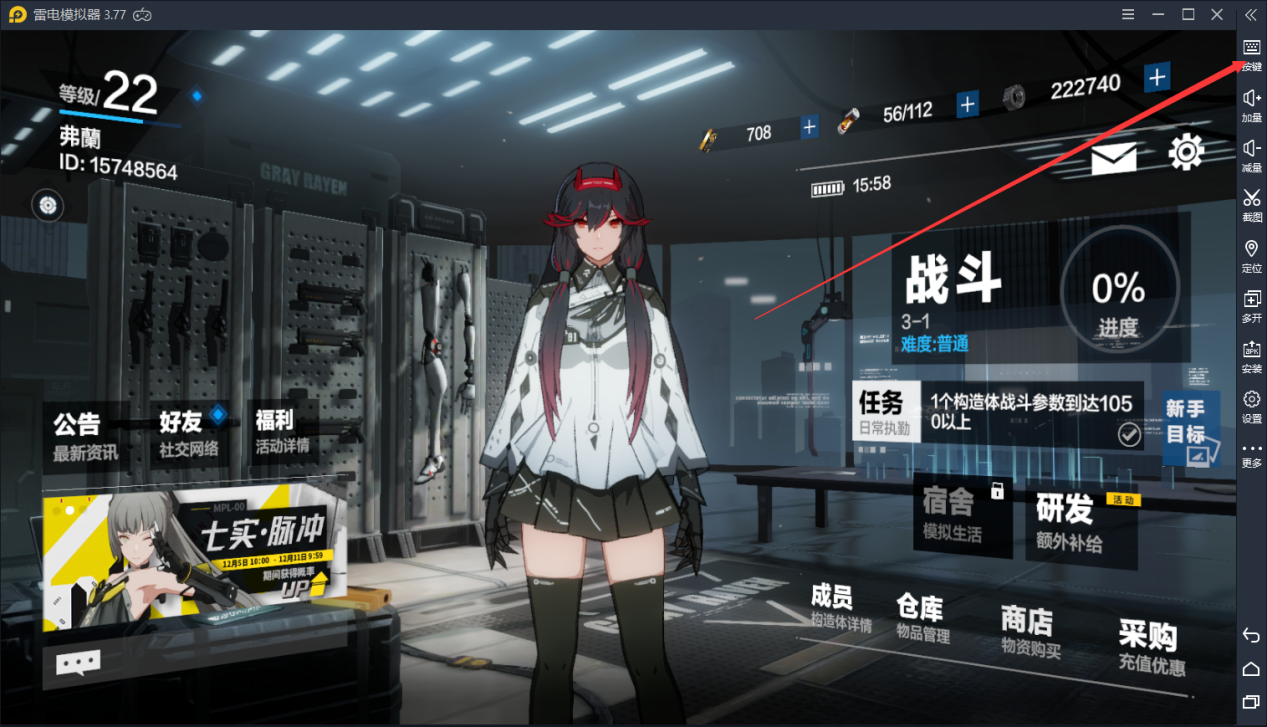
Task: Open the 成员 member details
Action: pyautogui.click(x=840, y=609)
